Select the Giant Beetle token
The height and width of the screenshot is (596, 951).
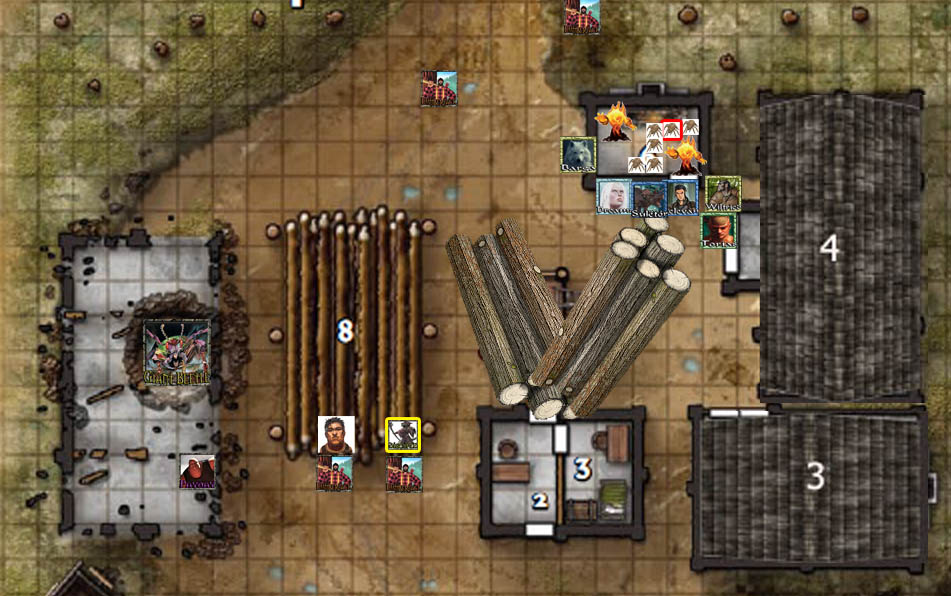(177, 352)
